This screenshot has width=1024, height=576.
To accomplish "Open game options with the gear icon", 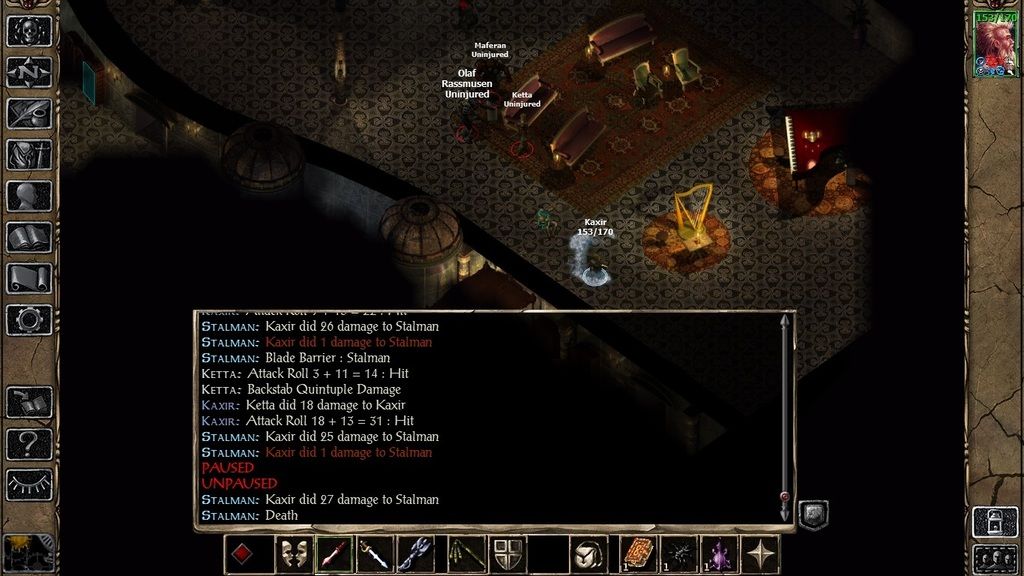I will 29,320.
